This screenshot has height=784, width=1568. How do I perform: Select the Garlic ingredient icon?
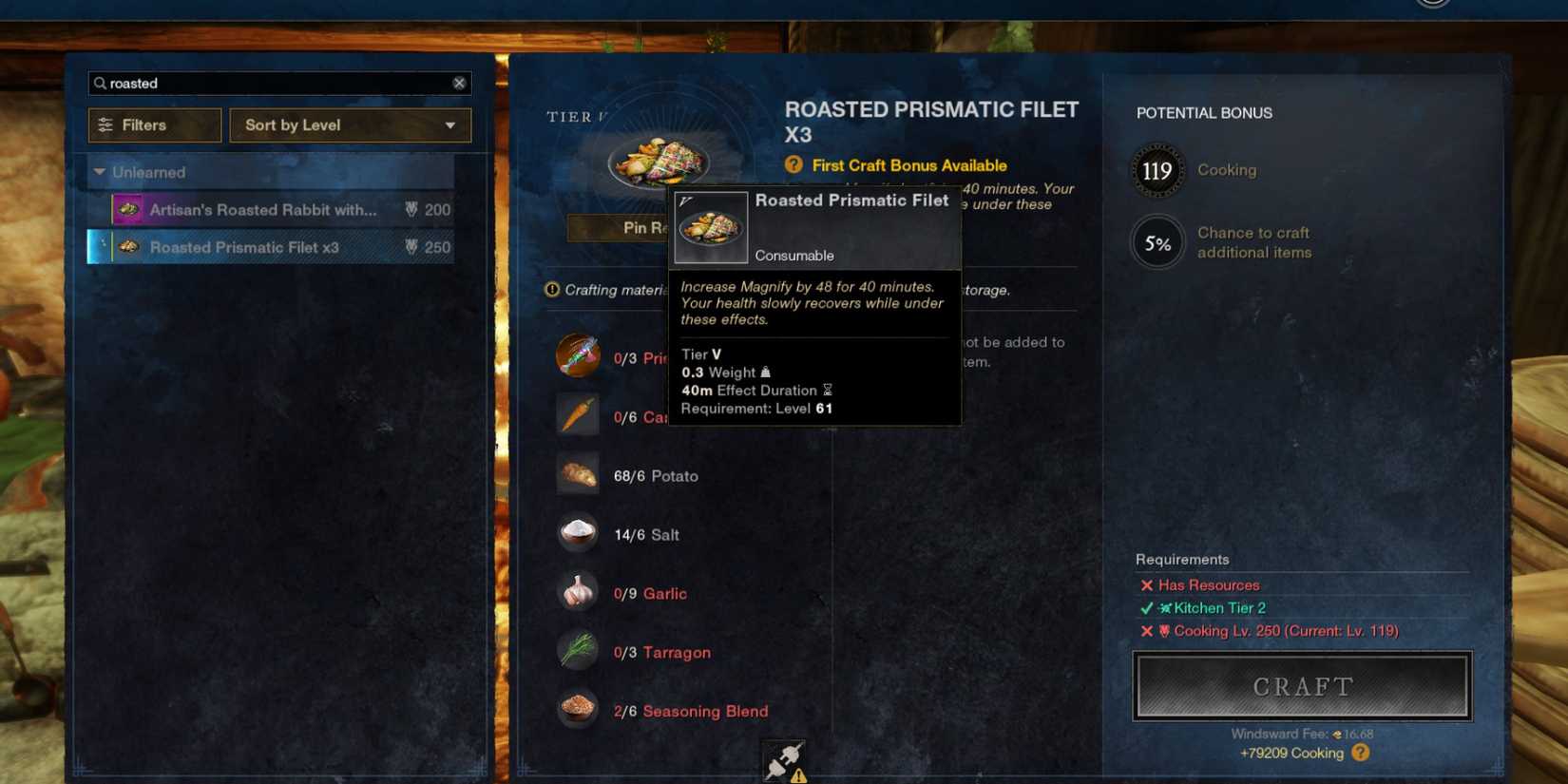[x=578, y=592]
